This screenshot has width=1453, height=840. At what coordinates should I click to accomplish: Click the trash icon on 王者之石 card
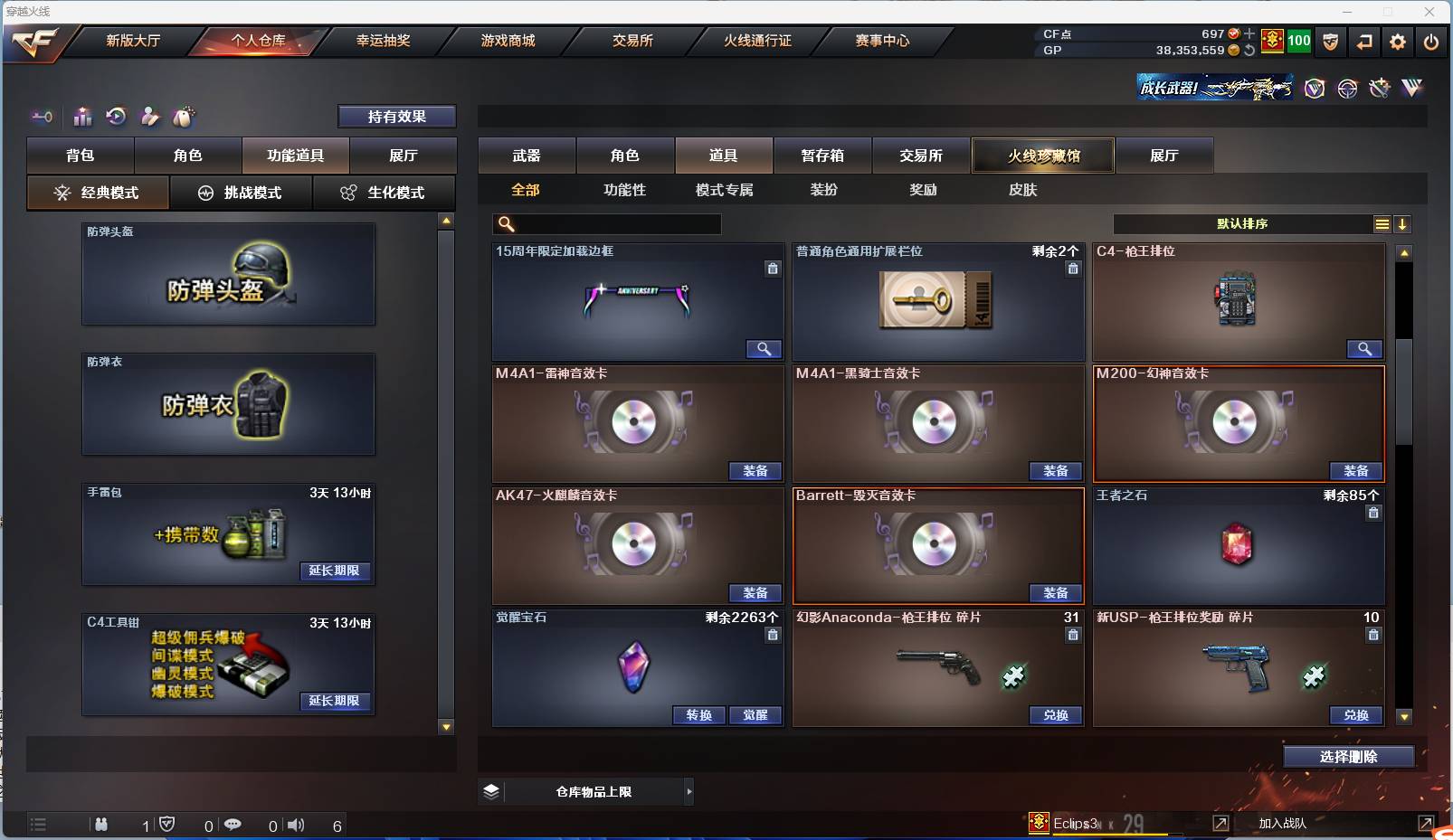point(1373,513)
